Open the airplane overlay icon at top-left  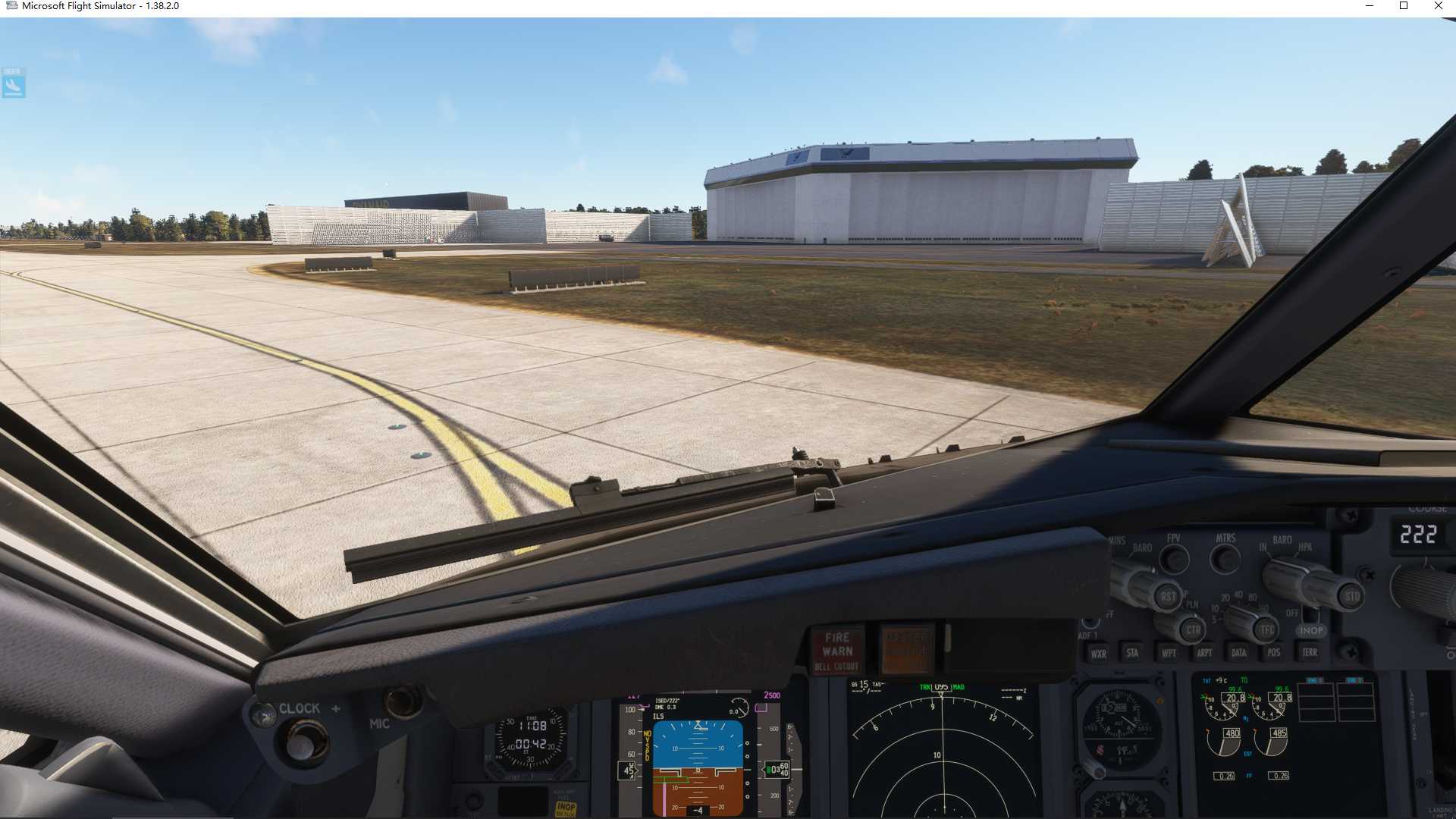point(14,84)
